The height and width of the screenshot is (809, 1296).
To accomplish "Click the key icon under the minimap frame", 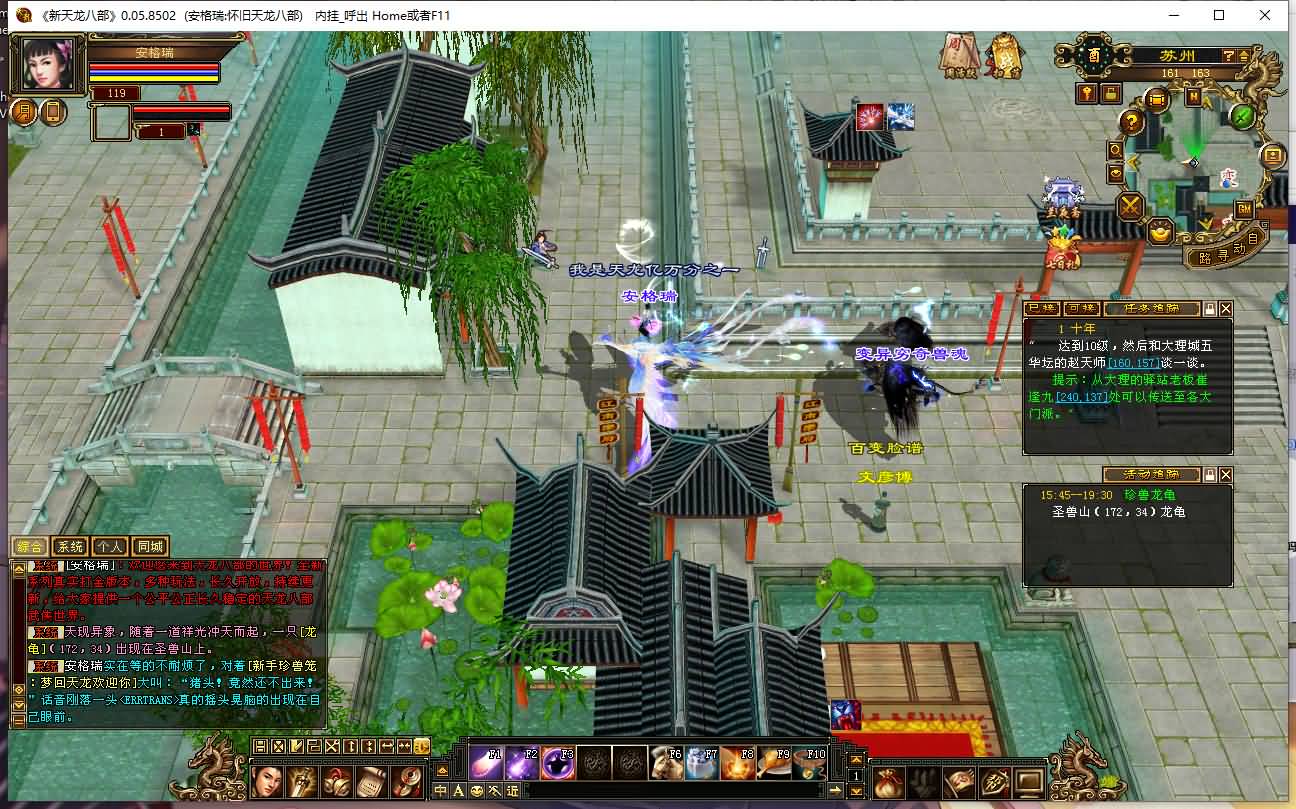I will pos(1089,93).
